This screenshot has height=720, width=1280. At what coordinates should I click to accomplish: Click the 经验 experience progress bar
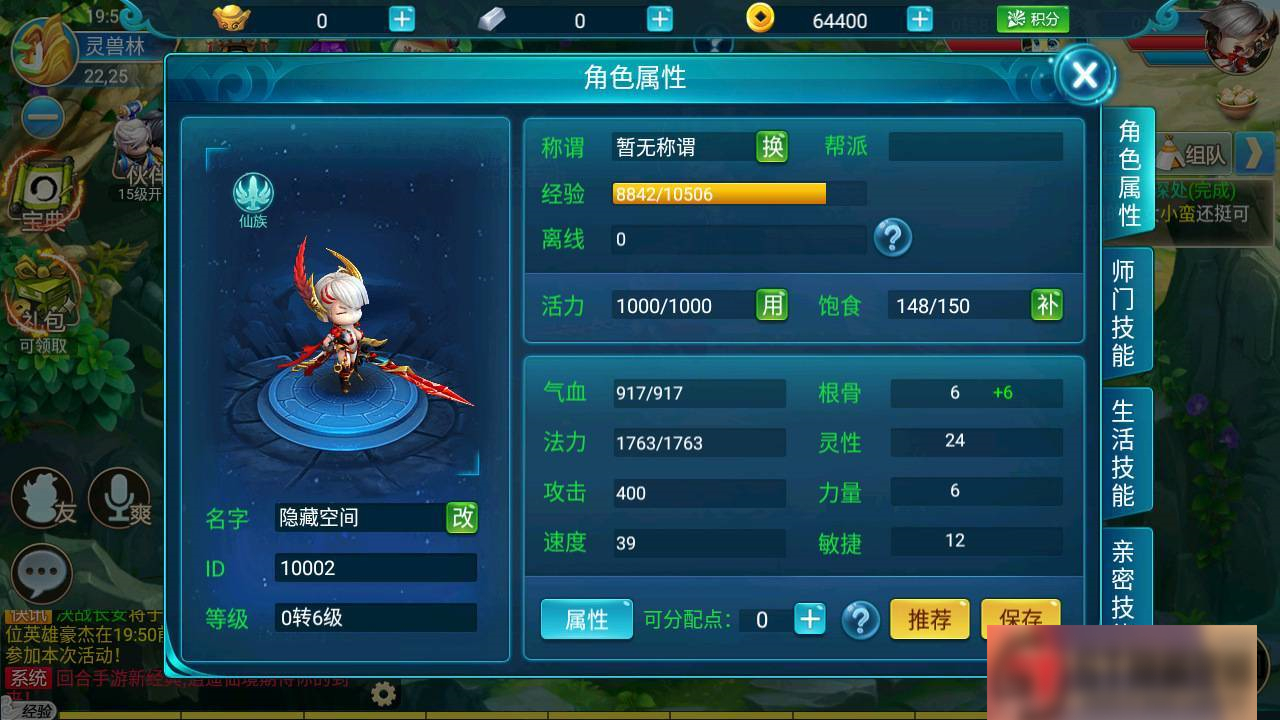tap(720, 193)
